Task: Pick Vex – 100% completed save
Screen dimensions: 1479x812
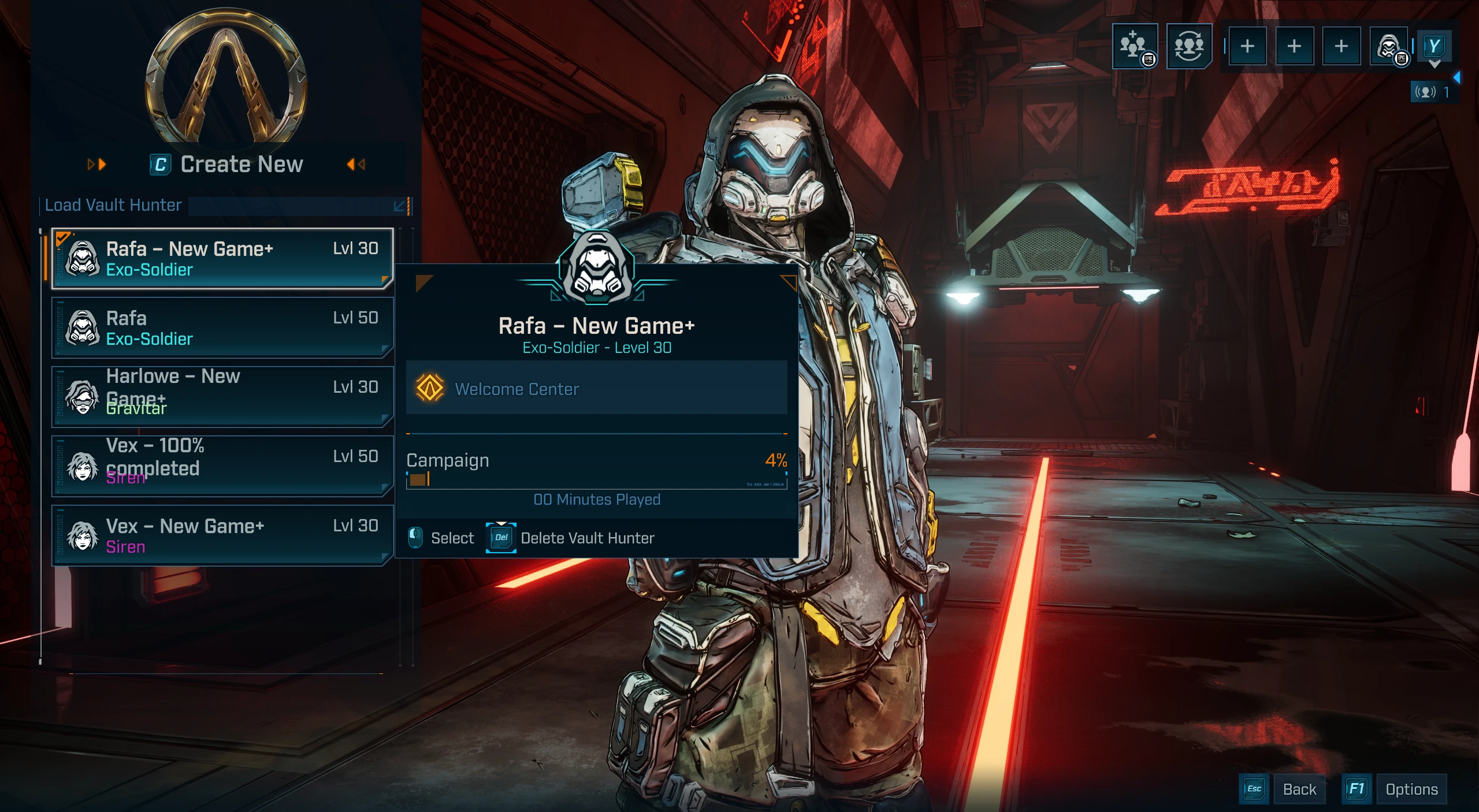Action: [222, 466]
